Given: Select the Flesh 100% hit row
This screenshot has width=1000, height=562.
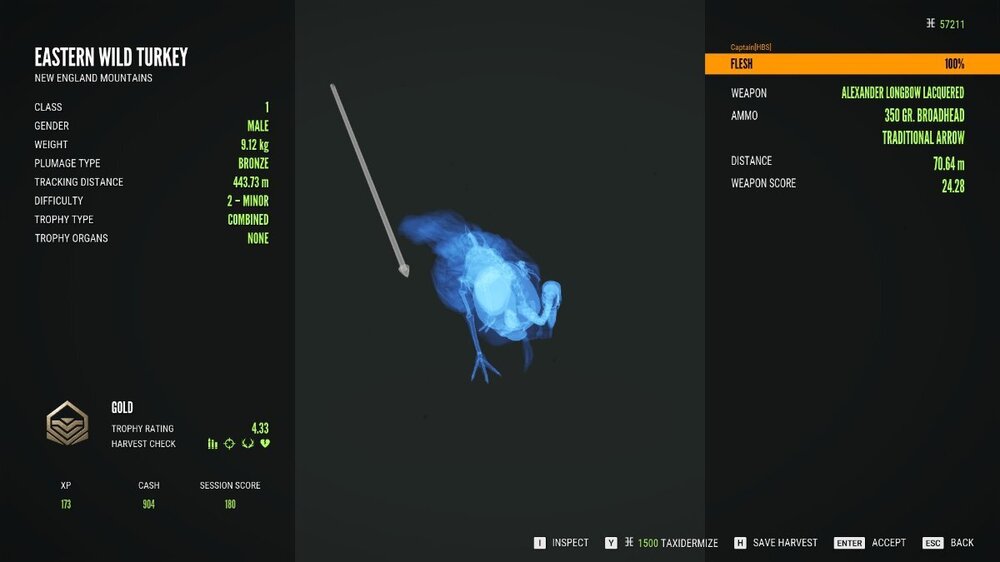Looking at the screenshot, I should point(851,64).
